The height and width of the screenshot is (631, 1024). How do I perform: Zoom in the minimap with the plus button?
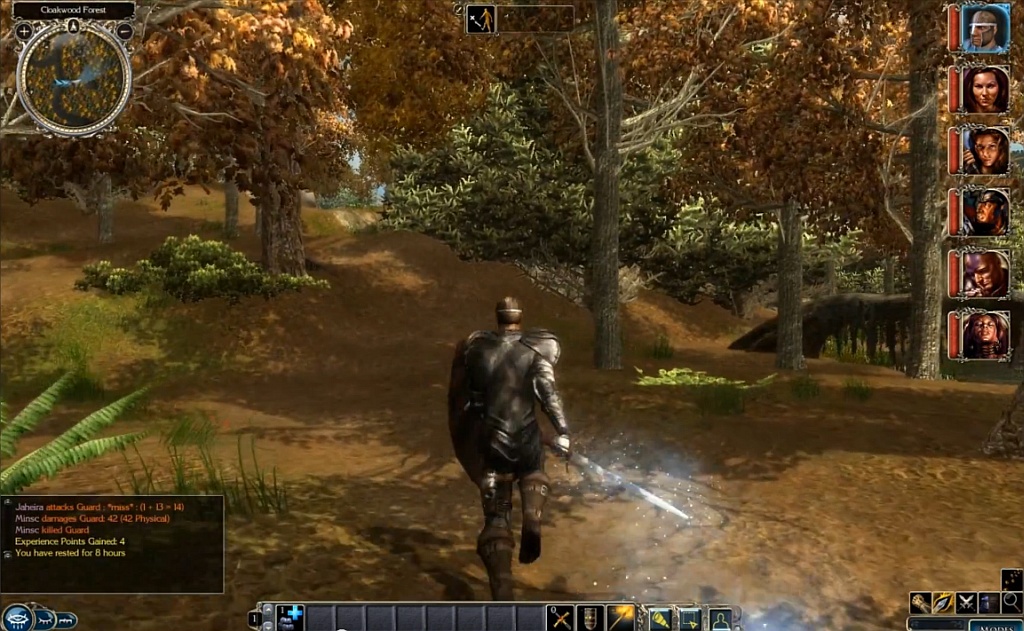[x=24, y=31]
